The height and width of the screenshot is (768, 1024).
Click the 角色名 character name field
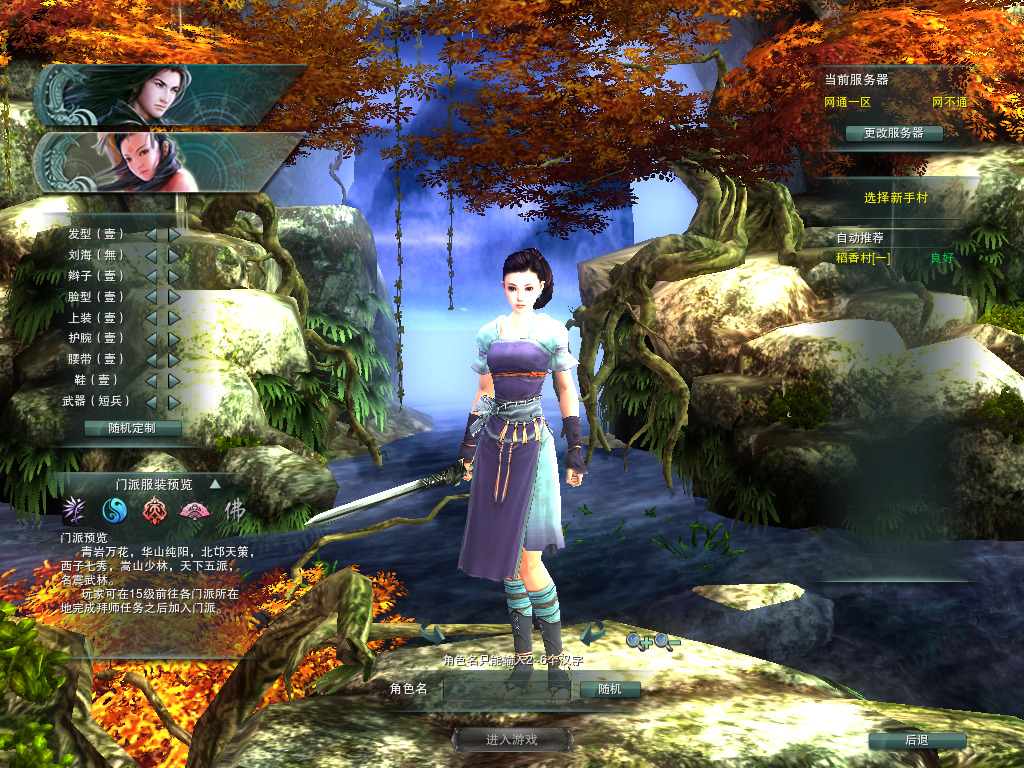click(506, 689)
